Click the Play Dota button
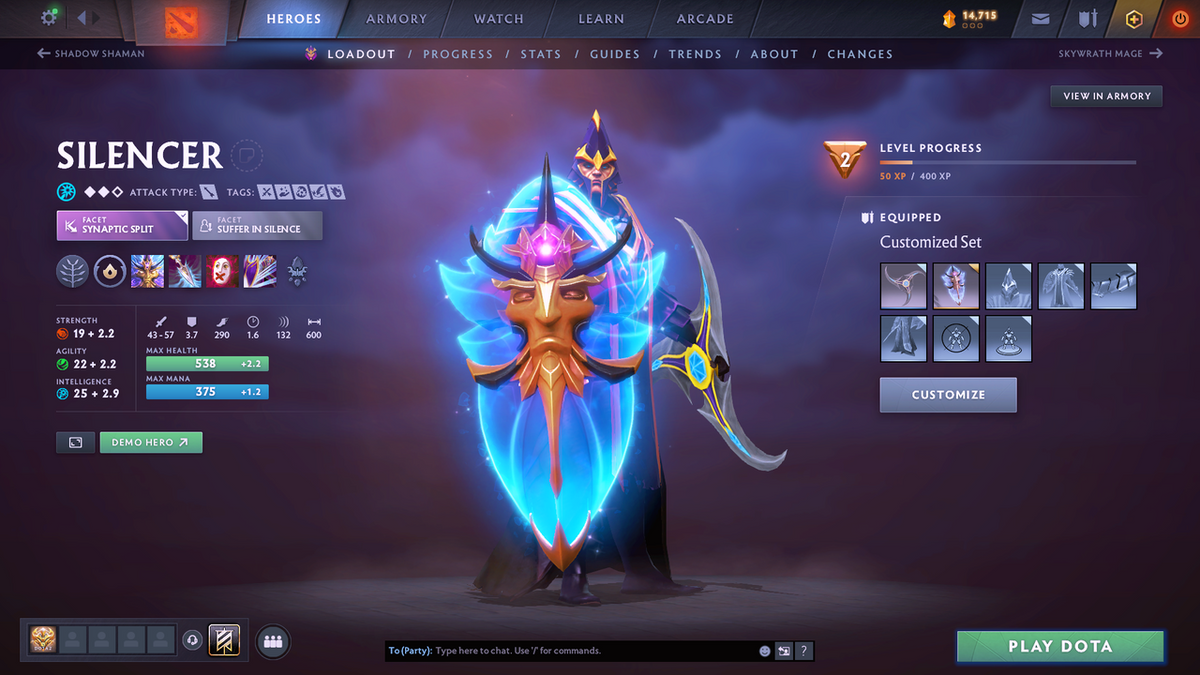Screen dimensions: 1200x675 pos(1060,646)
